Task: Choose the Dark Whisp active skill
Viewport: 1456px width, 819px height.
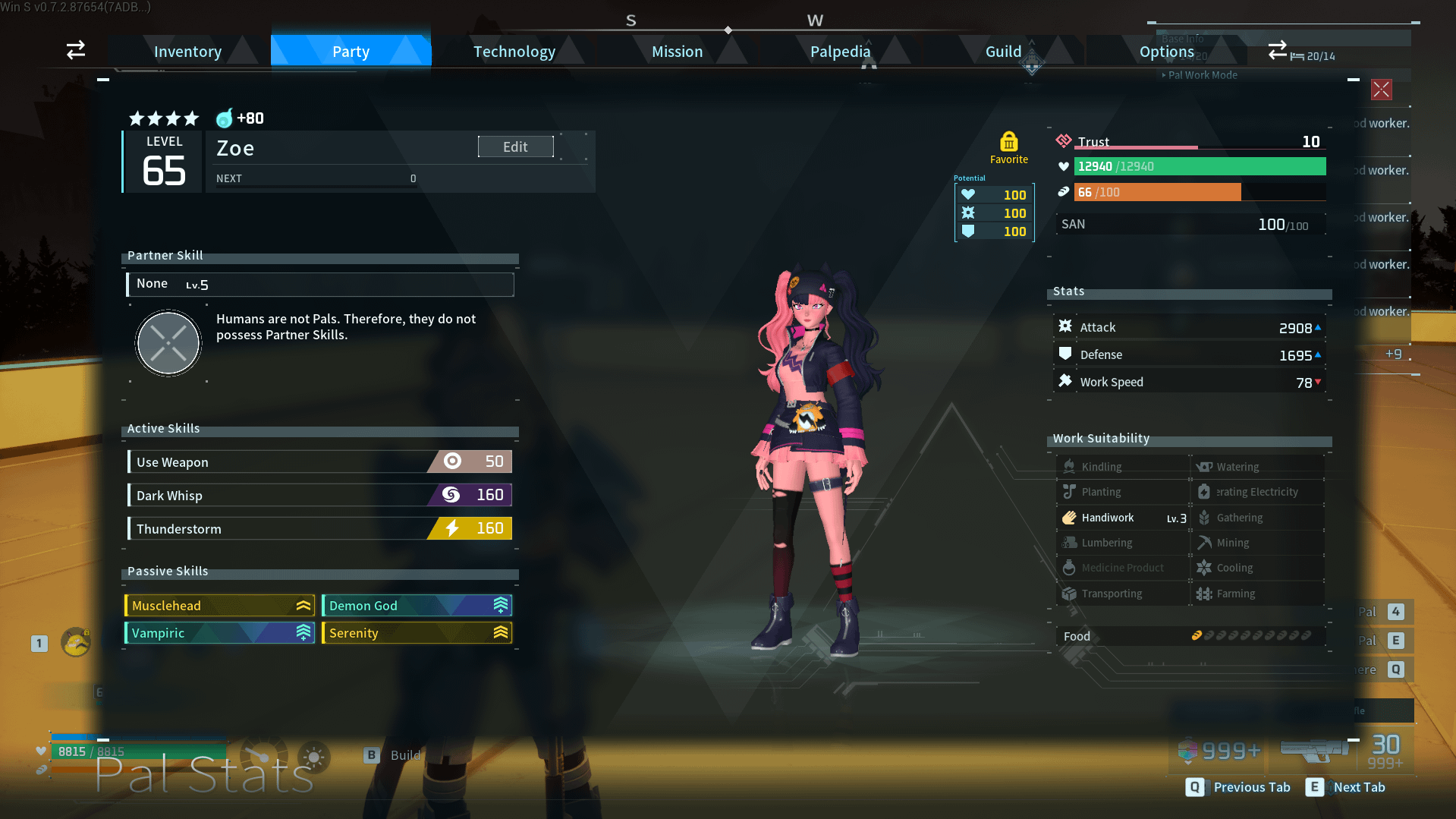Action: (x=319, y=495)
